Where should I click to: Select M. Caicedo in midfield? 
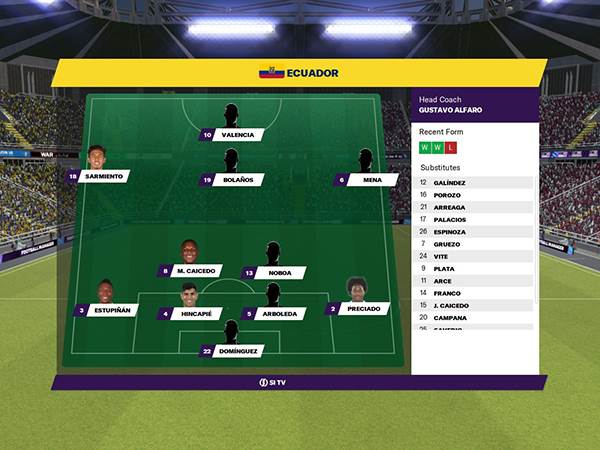coord(190,271)
